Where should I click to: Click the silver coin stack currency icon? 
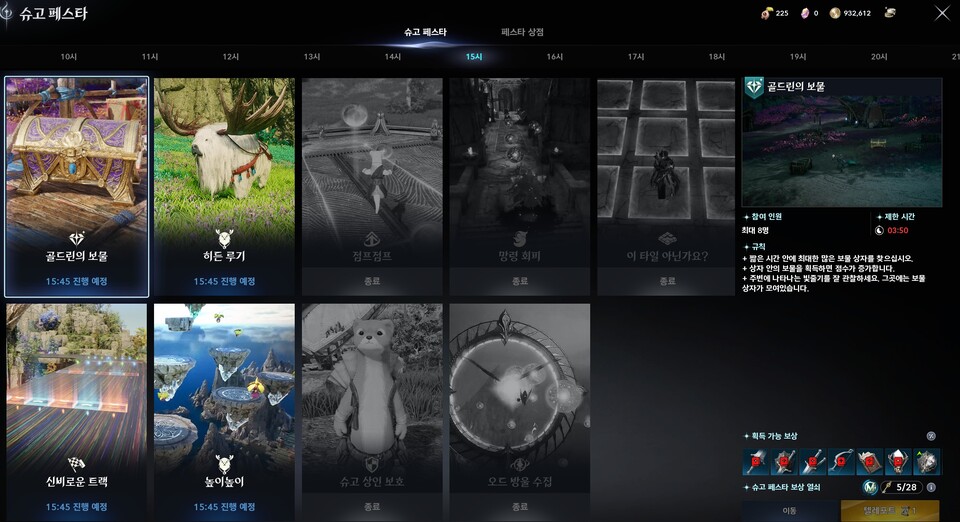889,13
